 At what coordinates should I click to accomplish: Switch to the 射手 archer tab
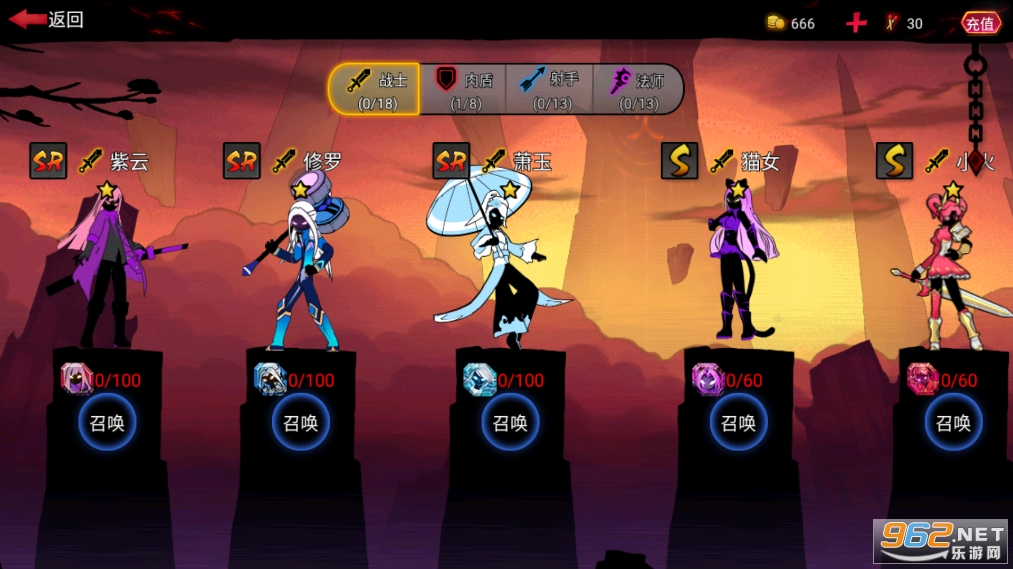550,90
